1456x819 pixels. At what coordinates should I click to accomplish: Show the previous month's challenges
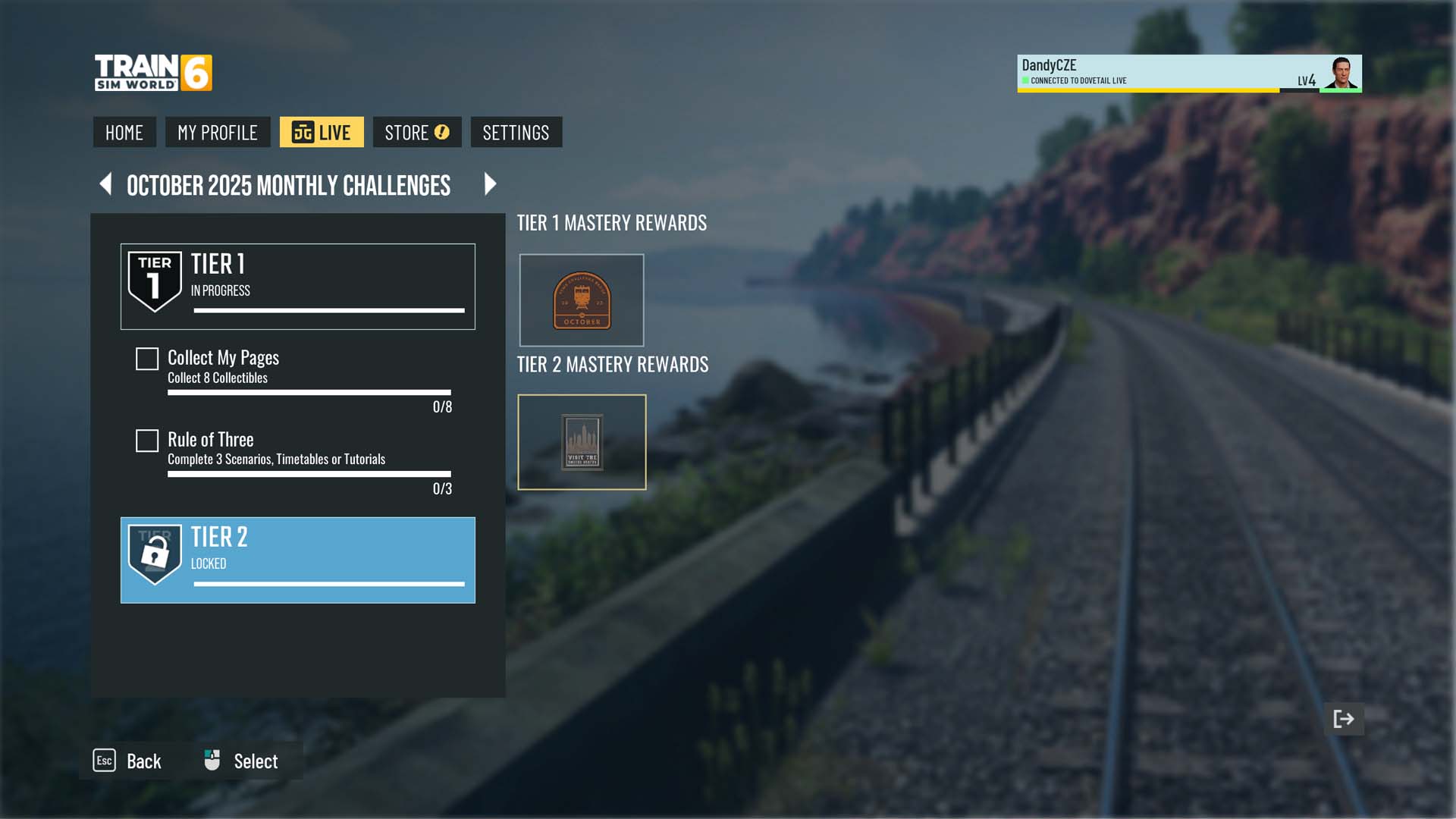(x=106, y=184)
